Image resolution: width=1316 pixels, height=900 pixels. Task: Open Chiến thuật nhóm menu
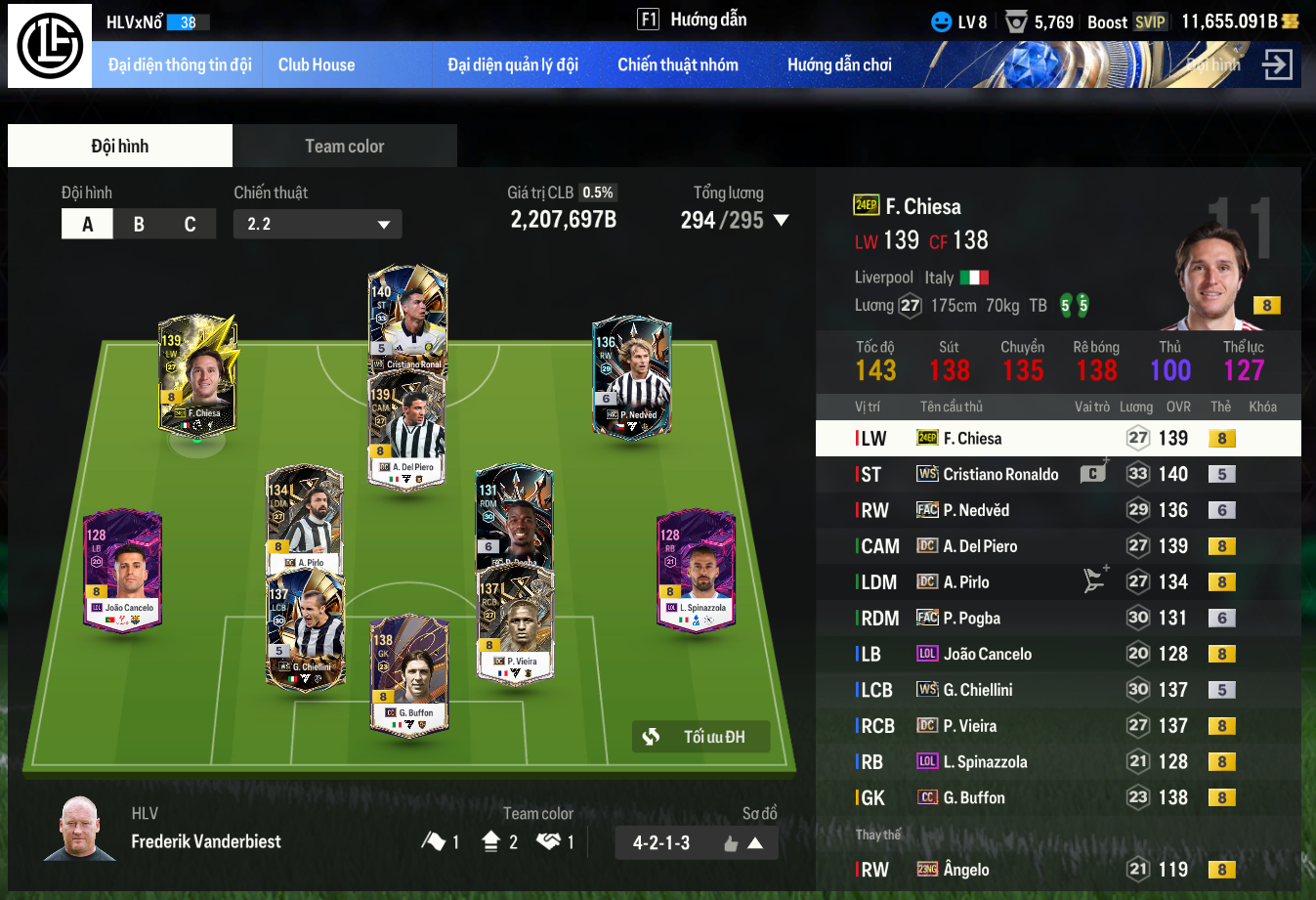(x=677, y=65)
